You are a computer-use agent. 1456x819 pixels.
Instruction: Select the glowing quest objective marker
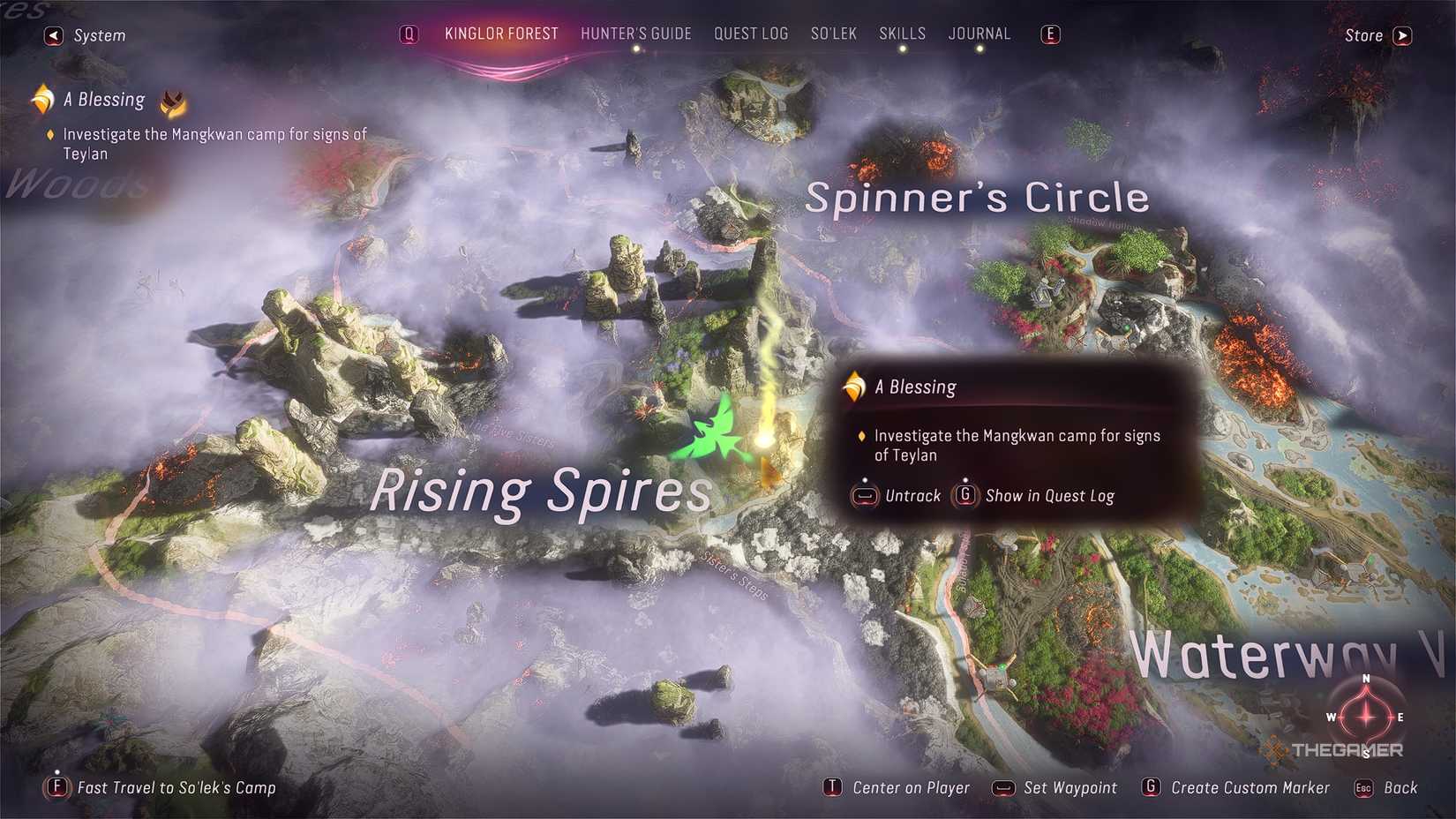[x=764, y=439]
